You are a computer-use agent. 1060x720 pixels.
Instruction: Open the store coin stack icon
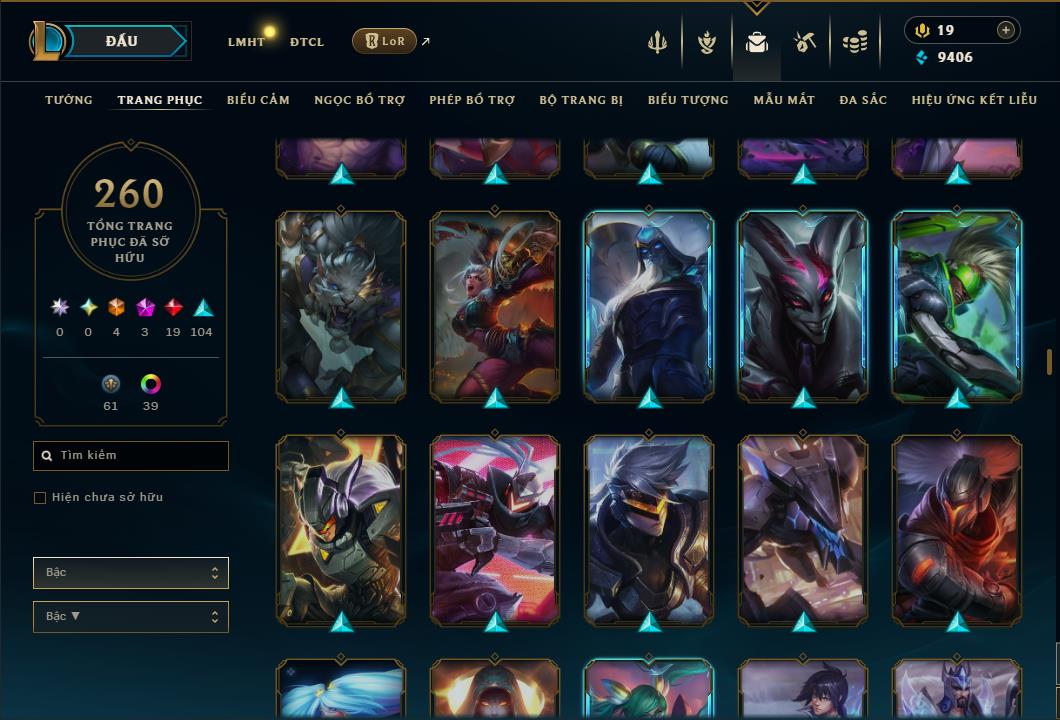854,42
